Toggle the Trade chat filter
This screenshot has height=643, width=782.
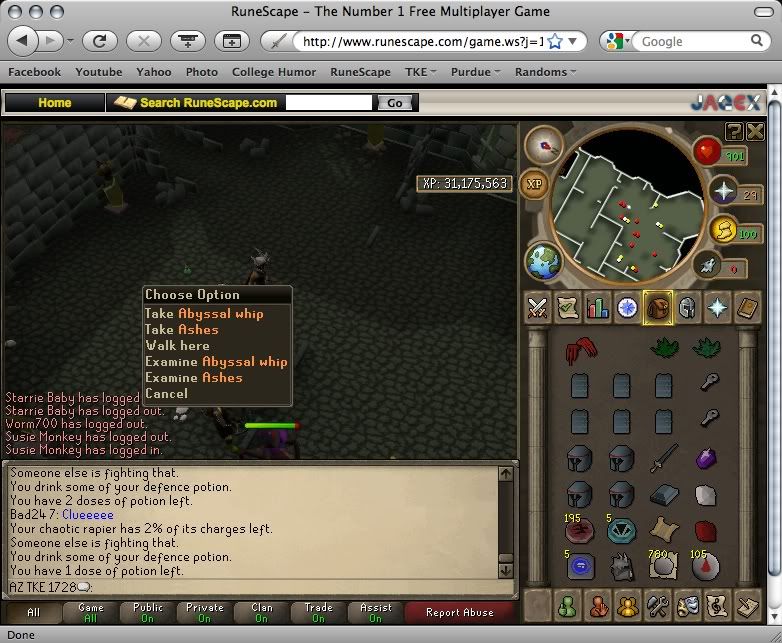coord(319,612)
